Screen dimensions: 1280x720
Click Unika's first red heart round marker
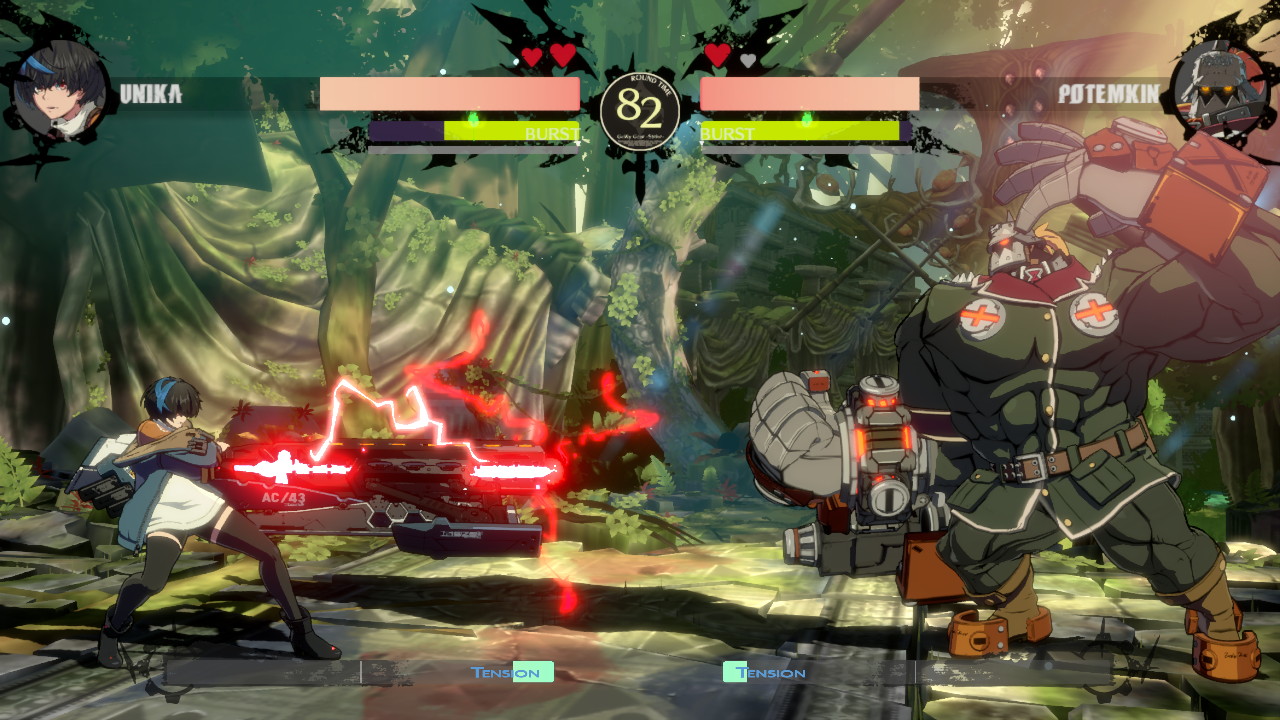[534, 58]
